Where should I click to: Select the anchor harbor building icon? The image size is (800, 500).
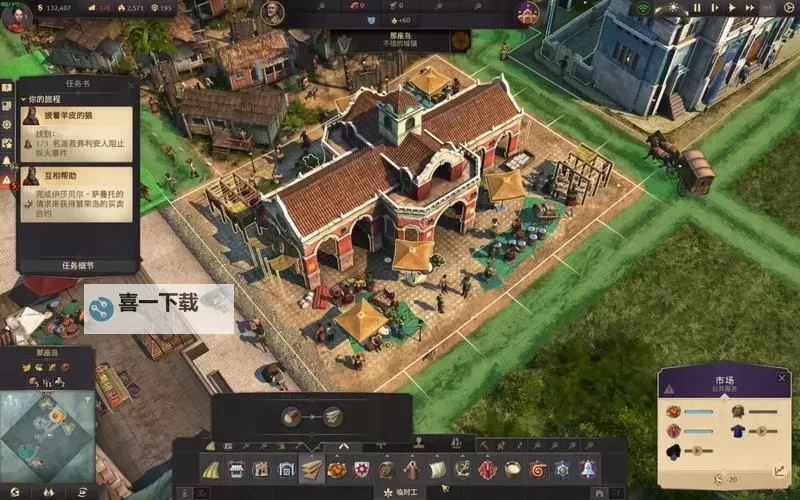click(462, 469)
